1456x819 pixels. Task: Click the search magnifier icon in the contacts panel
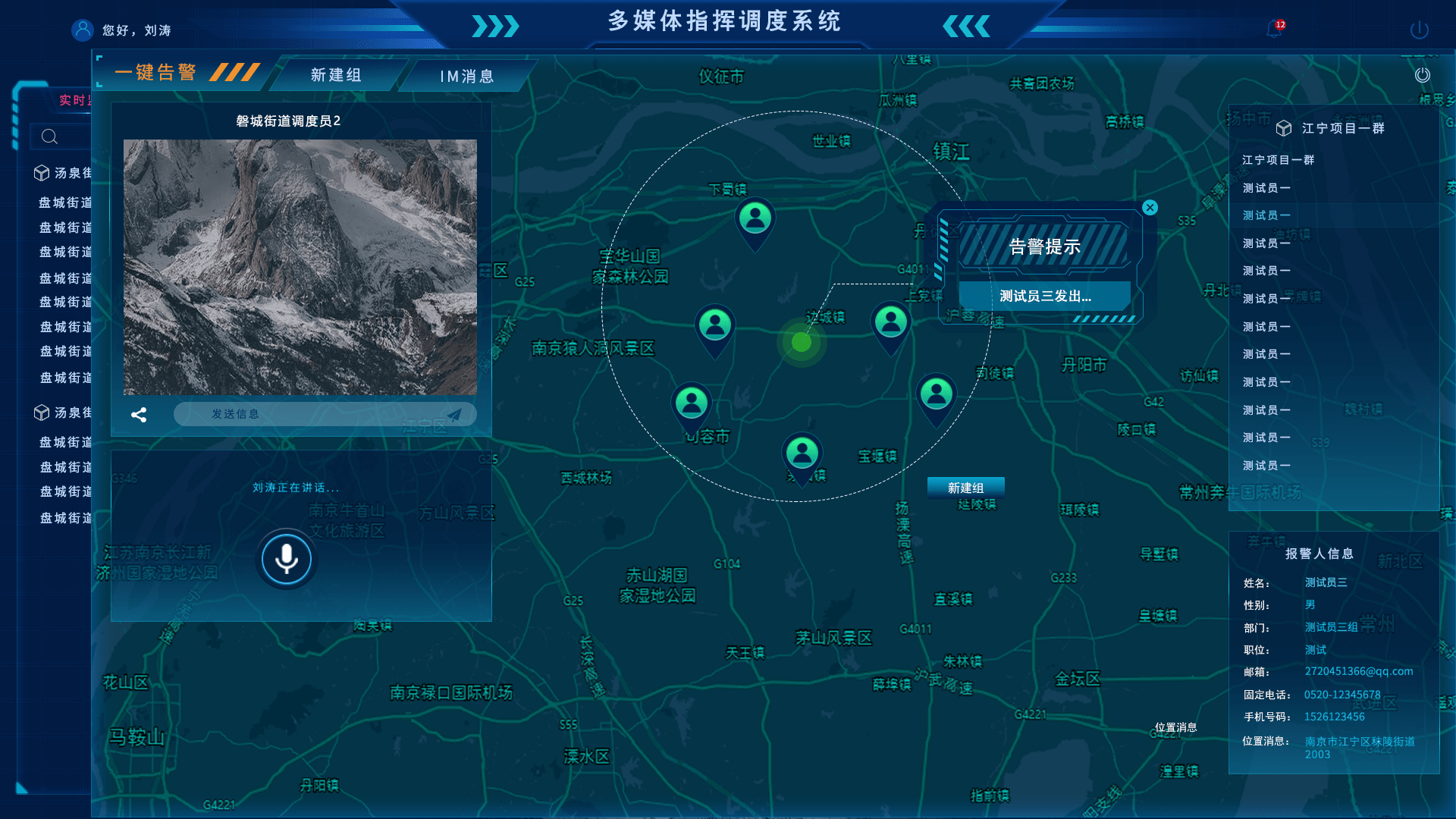coord(49,137)
